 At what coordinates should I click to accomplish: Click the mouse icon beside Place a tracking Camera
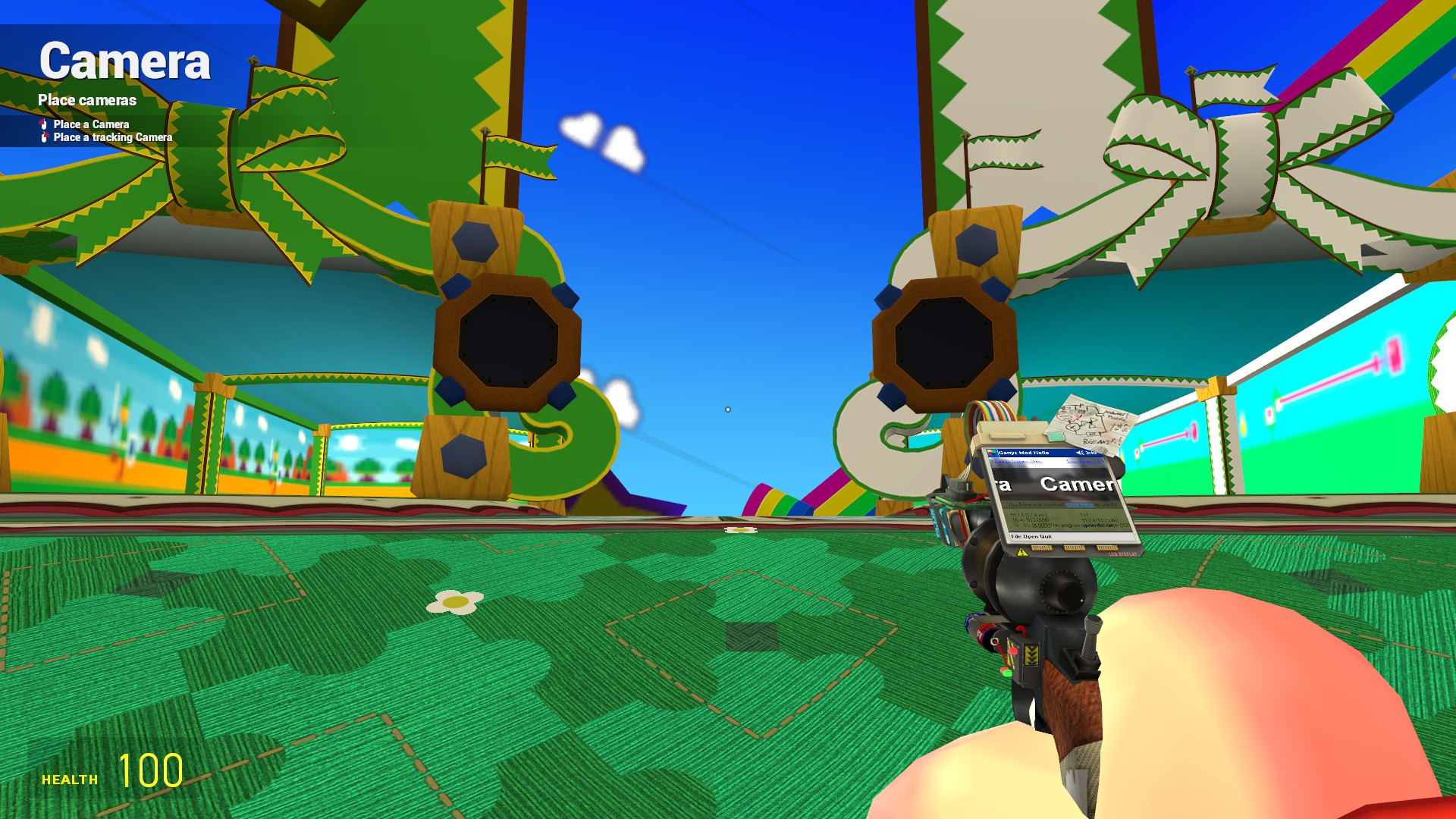pyautogui.click(x=43, y=137)
